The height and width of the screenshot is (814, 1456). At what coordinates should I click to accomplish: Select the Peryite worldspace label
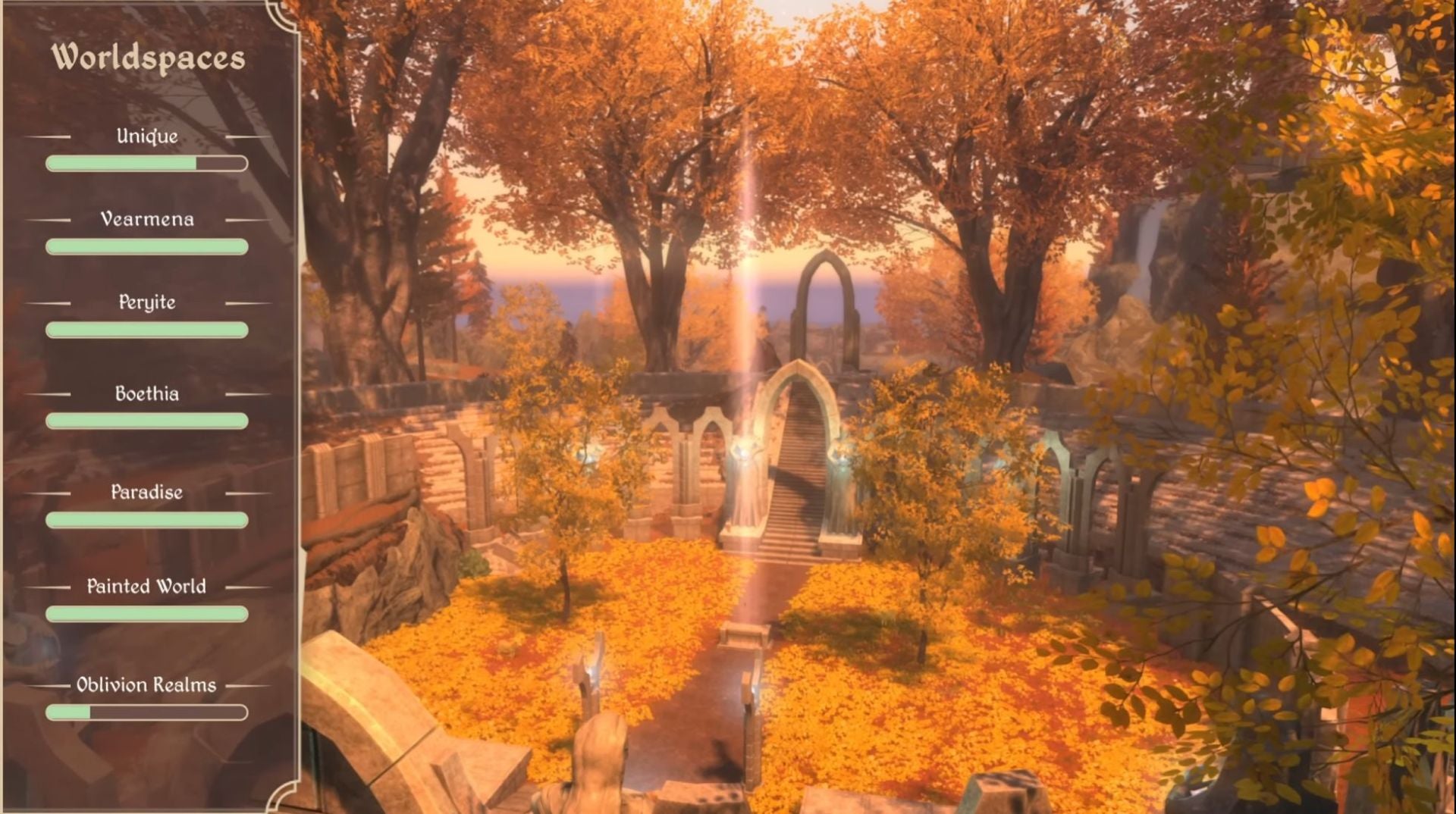(x=146, y=302)
